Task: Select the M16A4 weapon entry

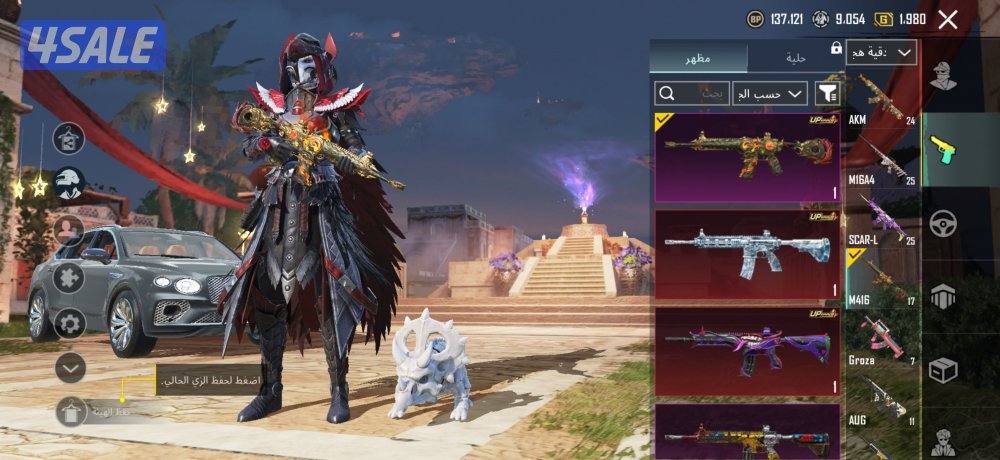Action: click(x=881, y=162)
